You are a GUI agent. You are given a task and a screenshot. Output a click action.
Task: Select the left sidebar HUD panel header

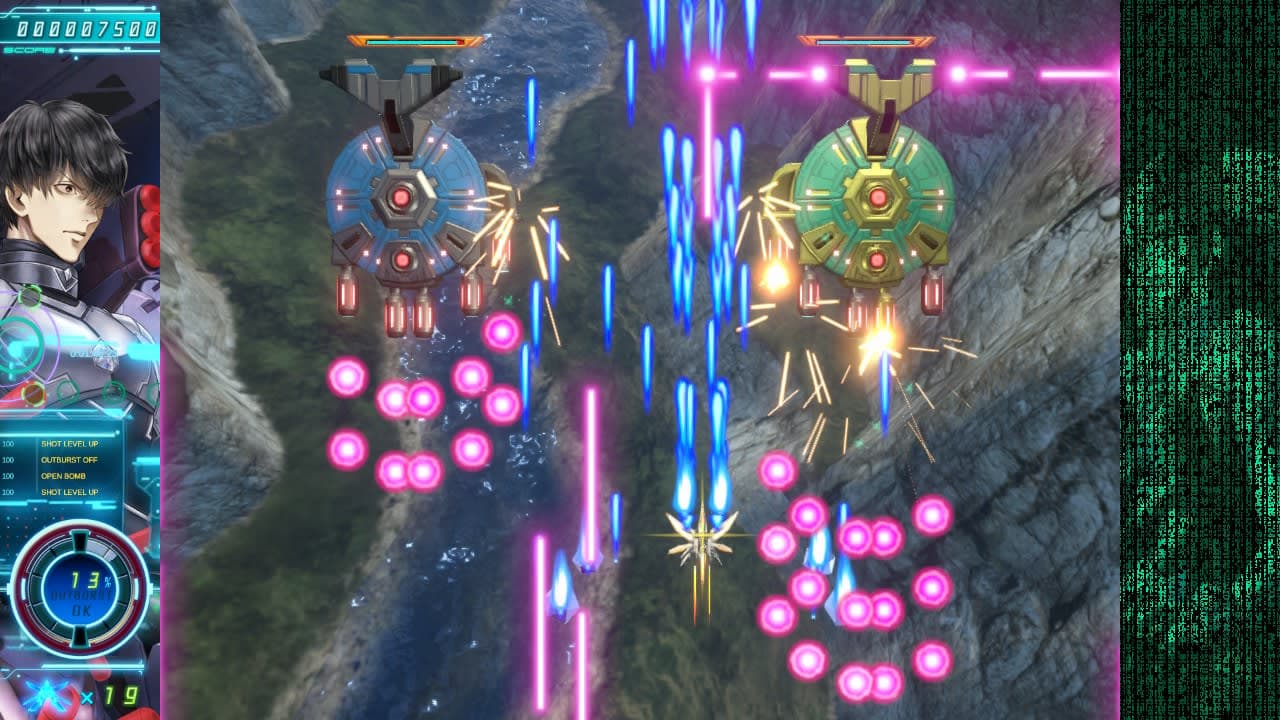tap(85, 10)
